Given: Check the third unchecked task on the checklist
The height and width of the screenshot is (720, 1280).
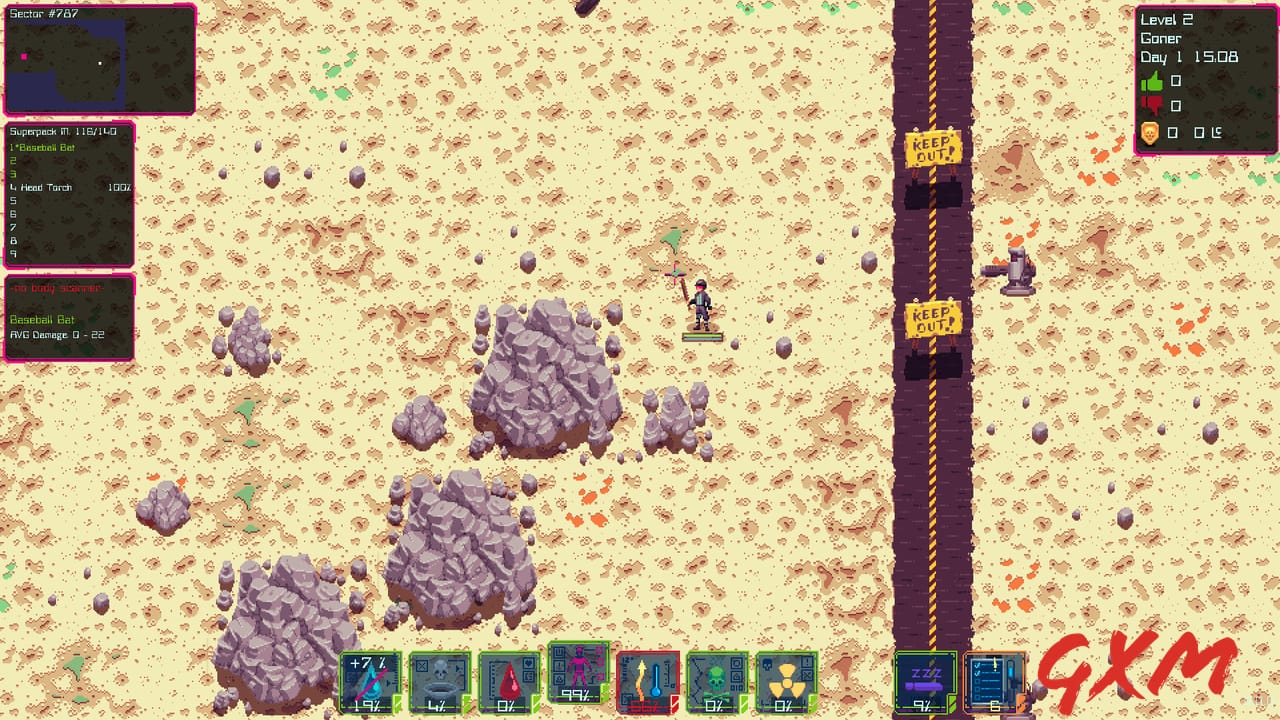Looking at the screenshot, I should (x=977, y=696).
